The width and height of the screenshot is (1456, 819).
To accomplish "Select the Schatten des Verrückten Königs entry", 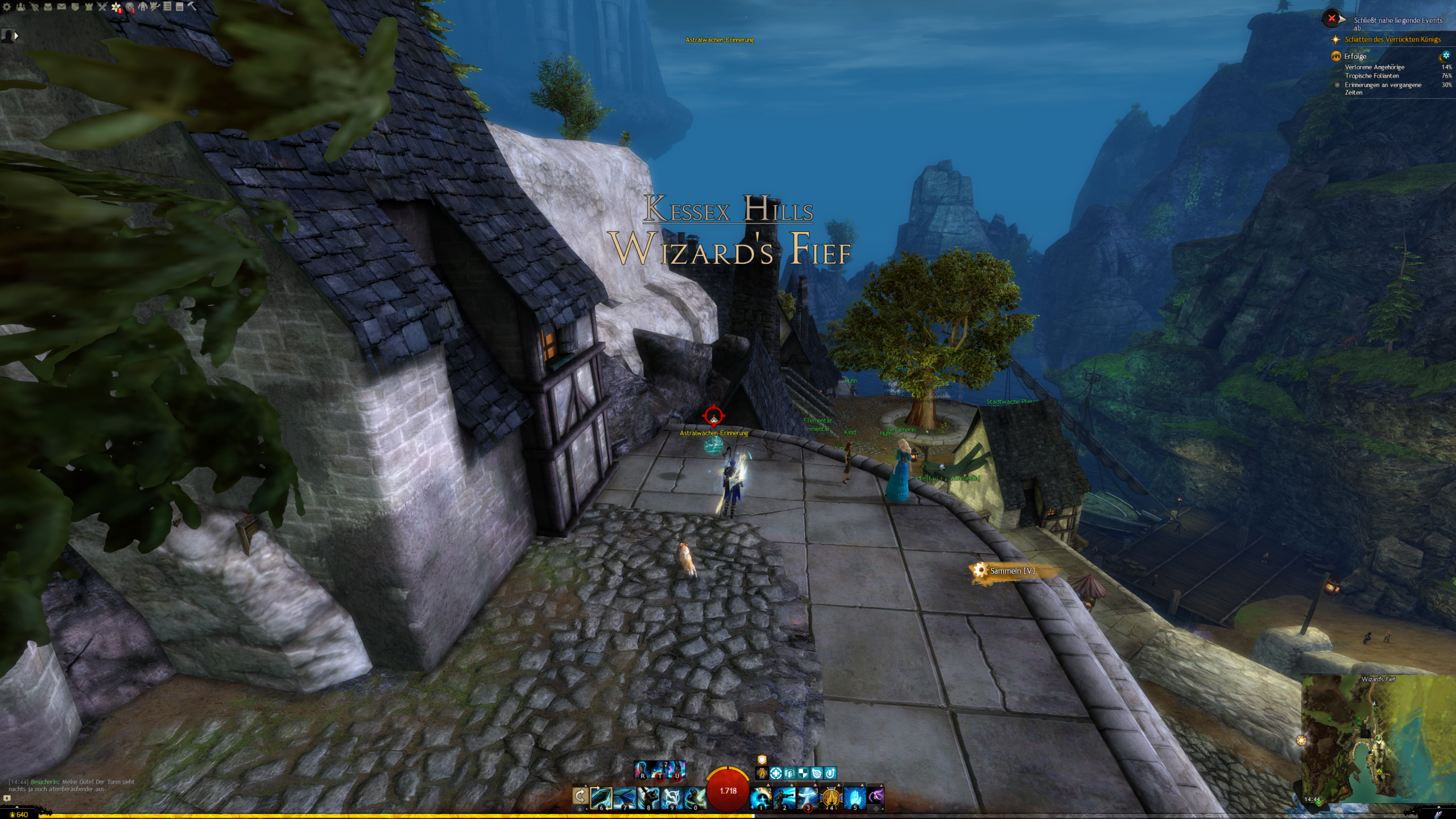I will pyautogui.click(x=1392, y=39).
